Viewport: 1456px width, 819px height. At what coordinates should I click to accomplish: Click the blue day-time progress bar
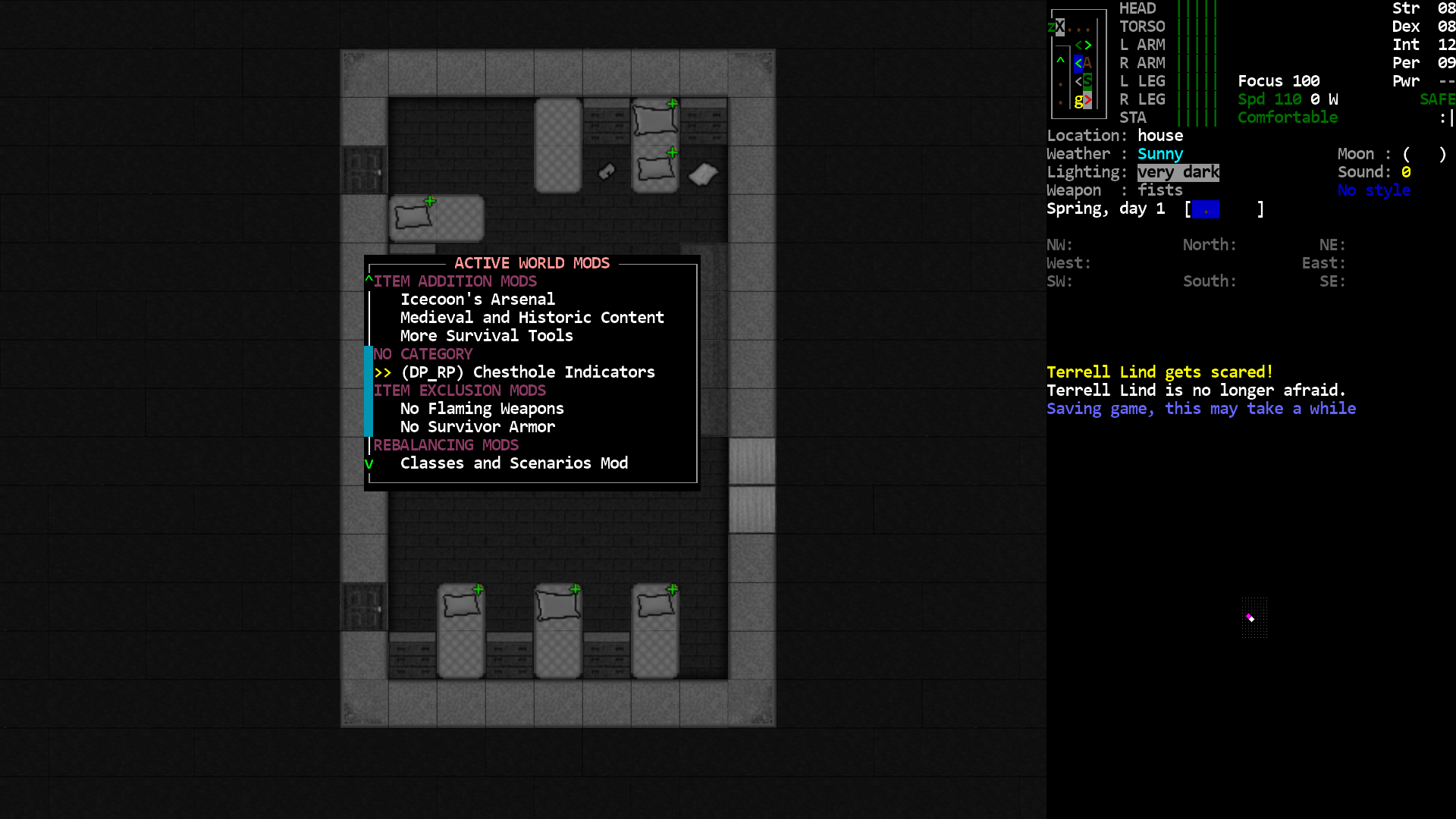coord(1207,209)
